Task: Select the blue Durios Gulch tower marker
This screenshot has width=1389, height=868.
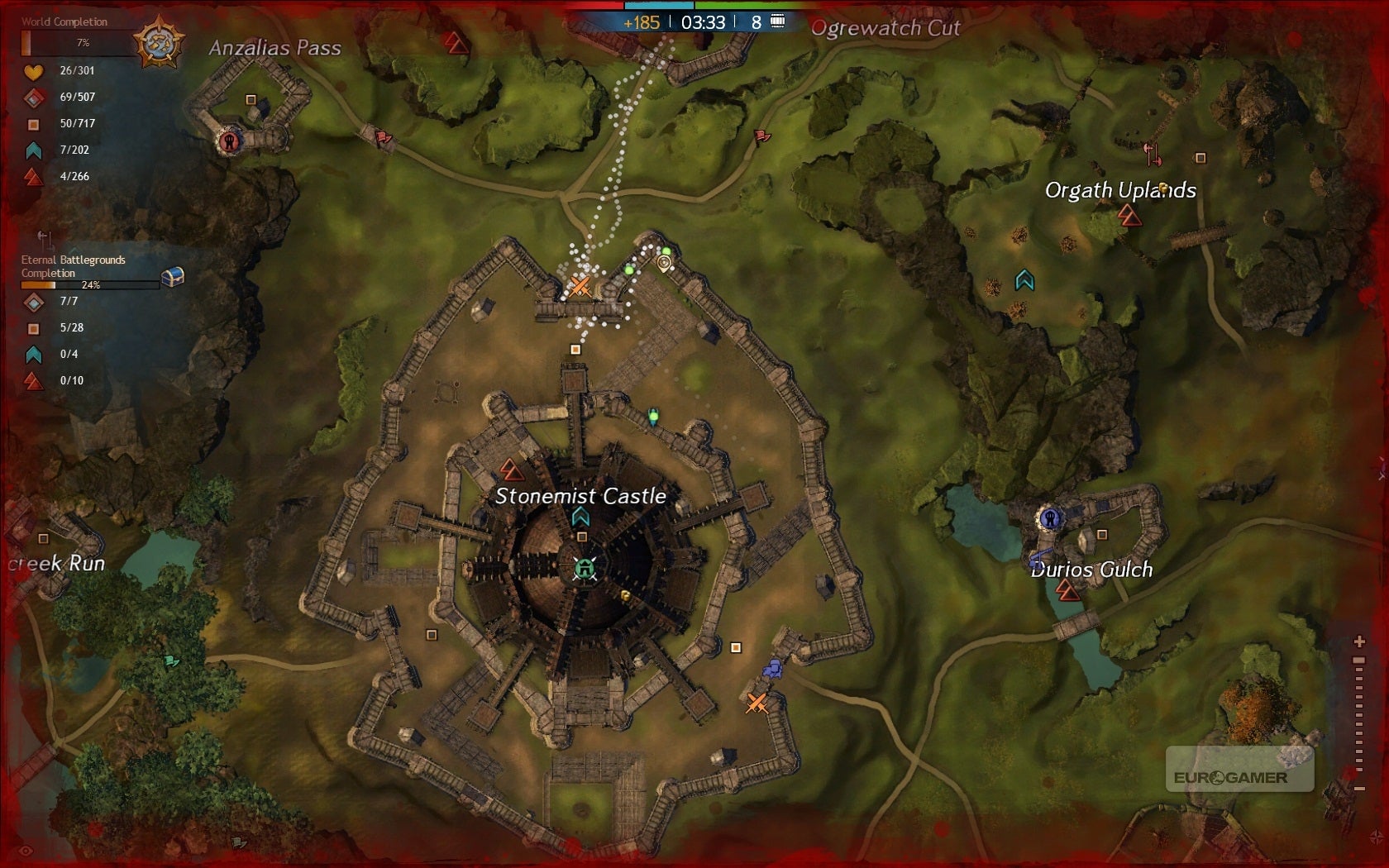Action: (x=1049, y=518)
